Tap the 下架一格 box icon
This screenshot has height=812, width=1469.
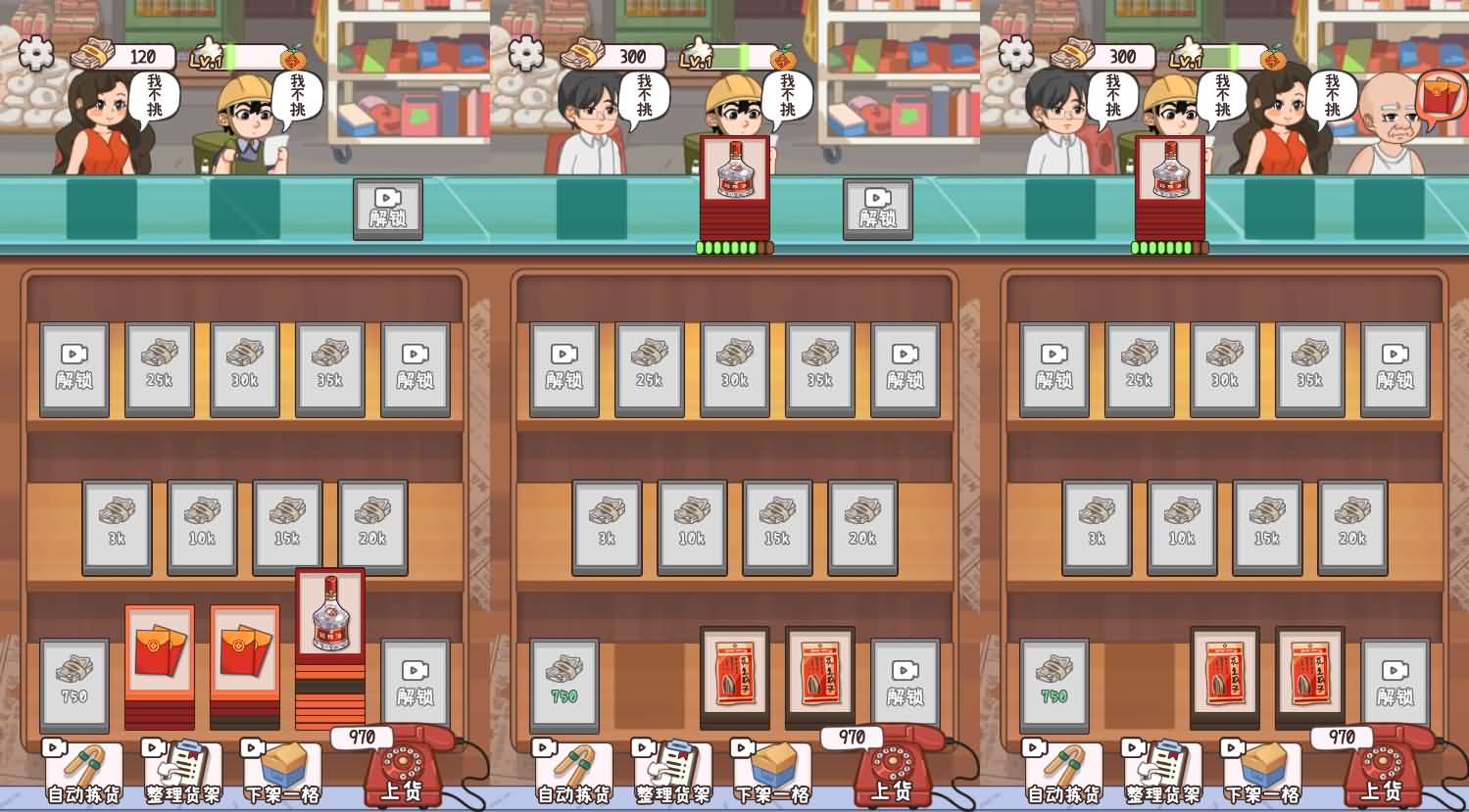tap(281, 769)
